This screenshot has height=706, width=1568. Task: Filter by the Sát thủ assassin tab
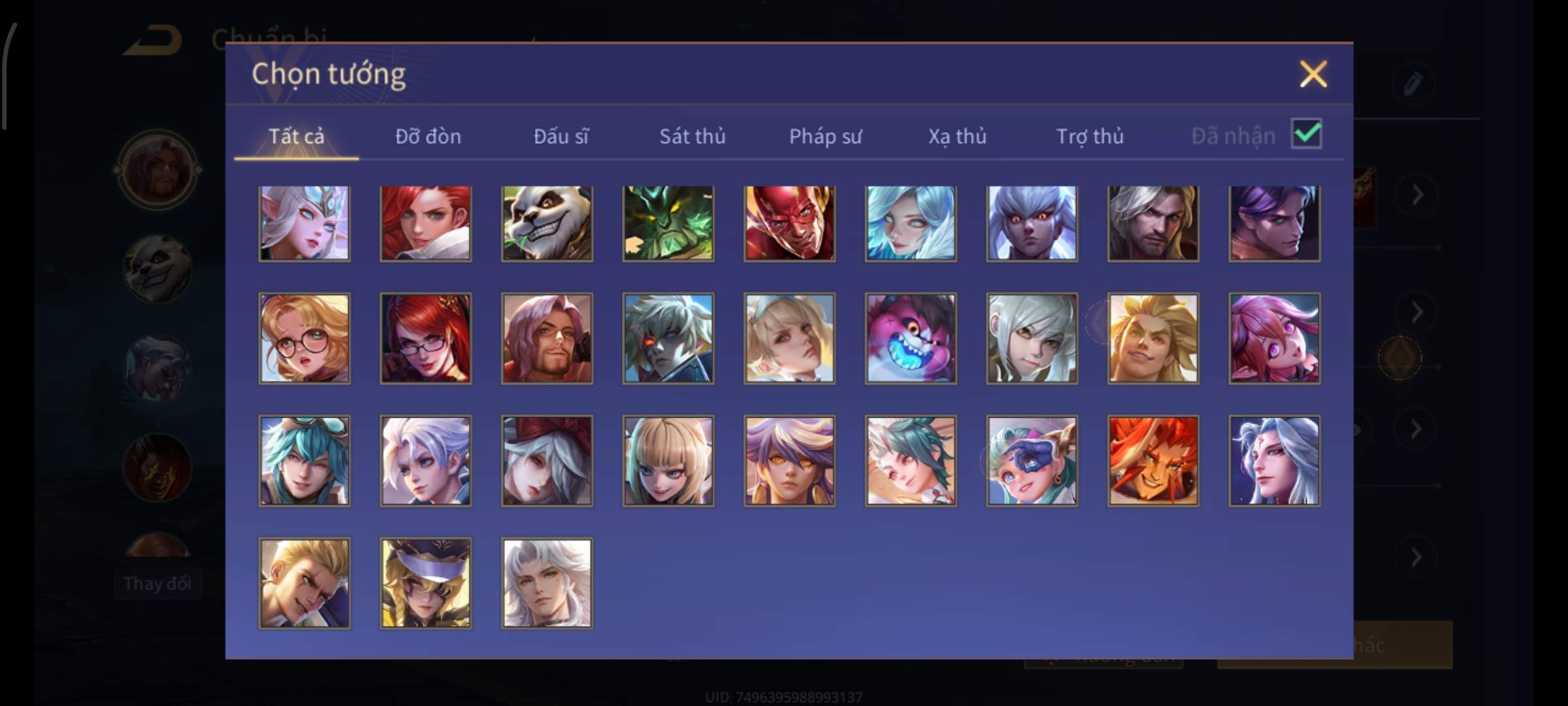(692, 136)
